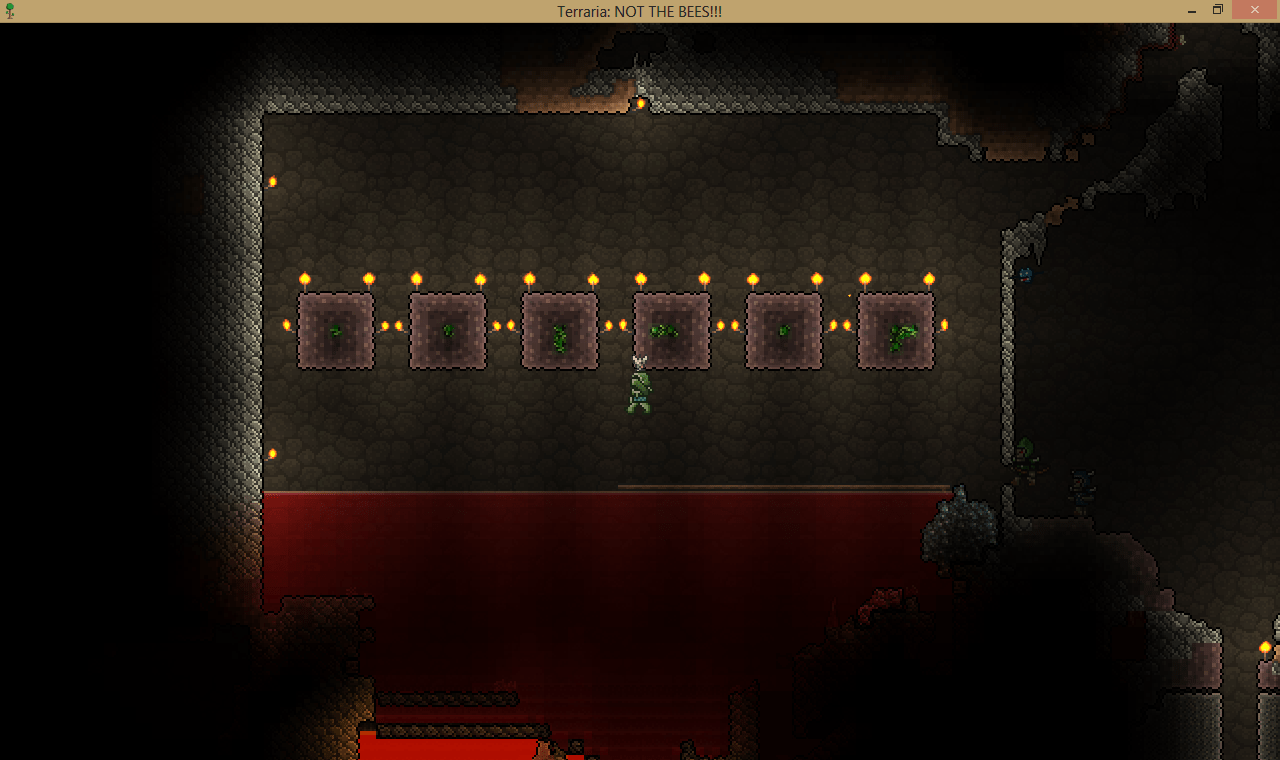The image size is (1280, 760).
Task: Click the window restore button
Action: (x=1217, y=10)
